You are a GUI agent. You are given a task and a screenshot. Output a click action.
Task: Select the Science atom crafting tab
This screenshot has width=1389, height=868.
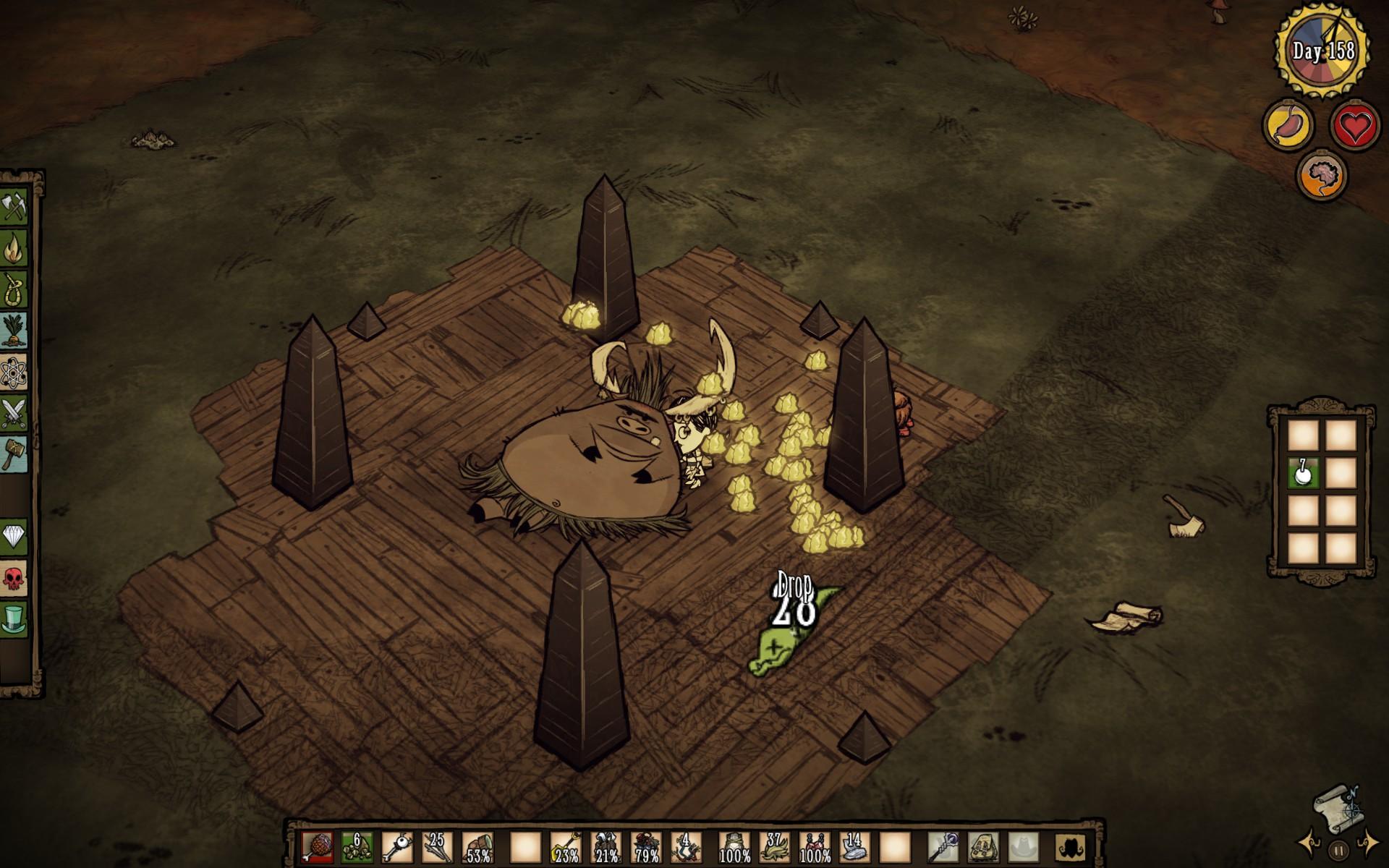(14, 372)
